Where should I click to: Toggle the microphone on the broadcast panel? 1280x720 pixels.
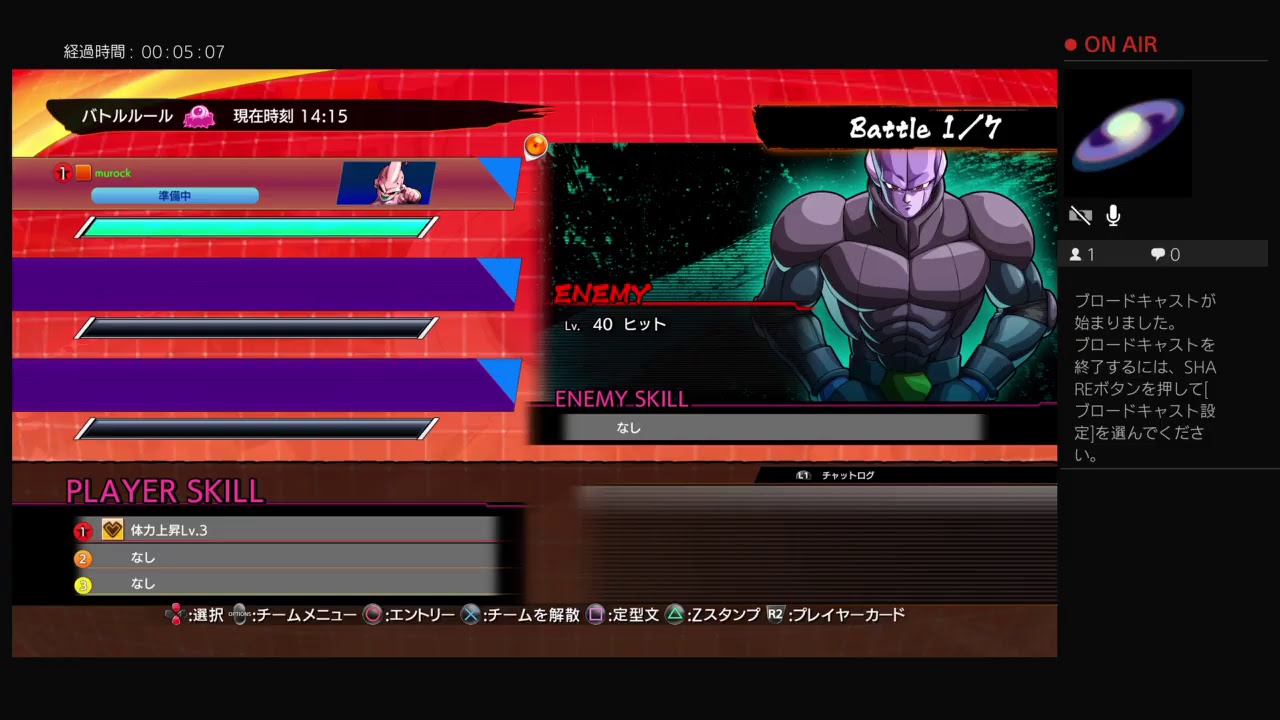click(x=1113, y=214)
